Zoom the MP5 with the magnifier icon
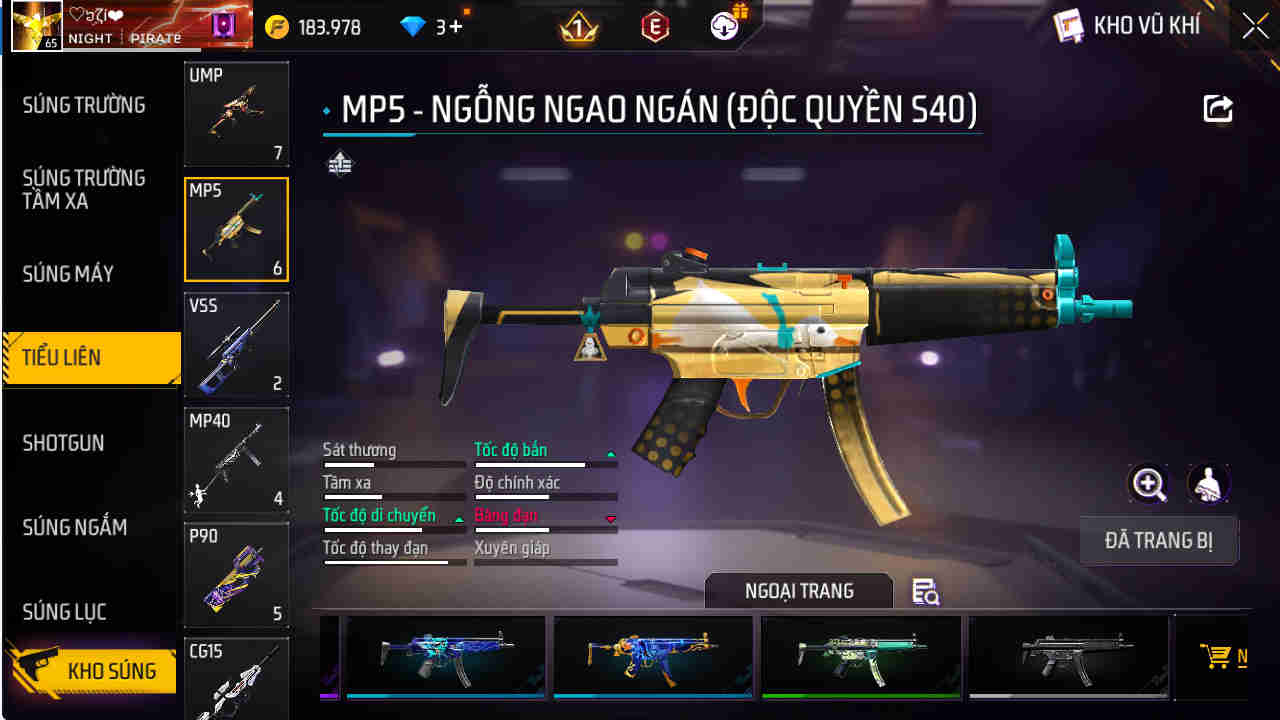The width and height of the screenshot is (1280, 720). [x=1148, y=484]
